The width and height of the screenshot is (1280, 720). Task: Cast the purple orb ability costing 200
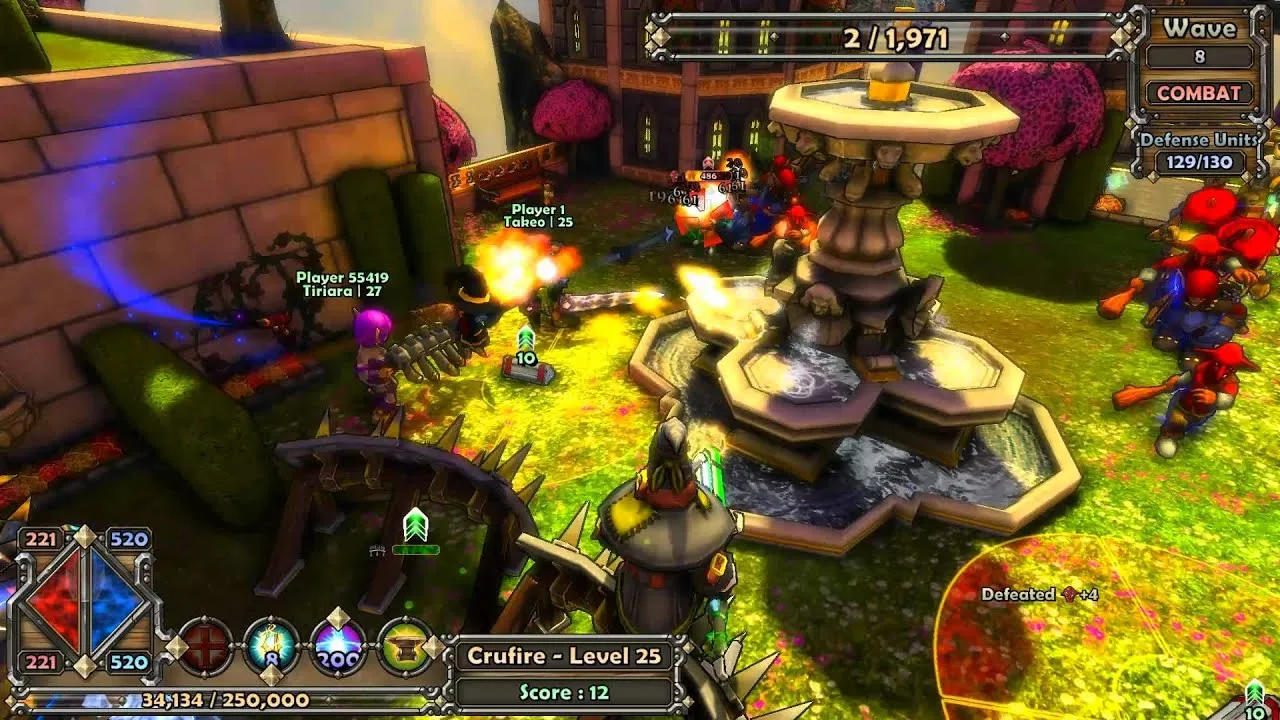338,647
